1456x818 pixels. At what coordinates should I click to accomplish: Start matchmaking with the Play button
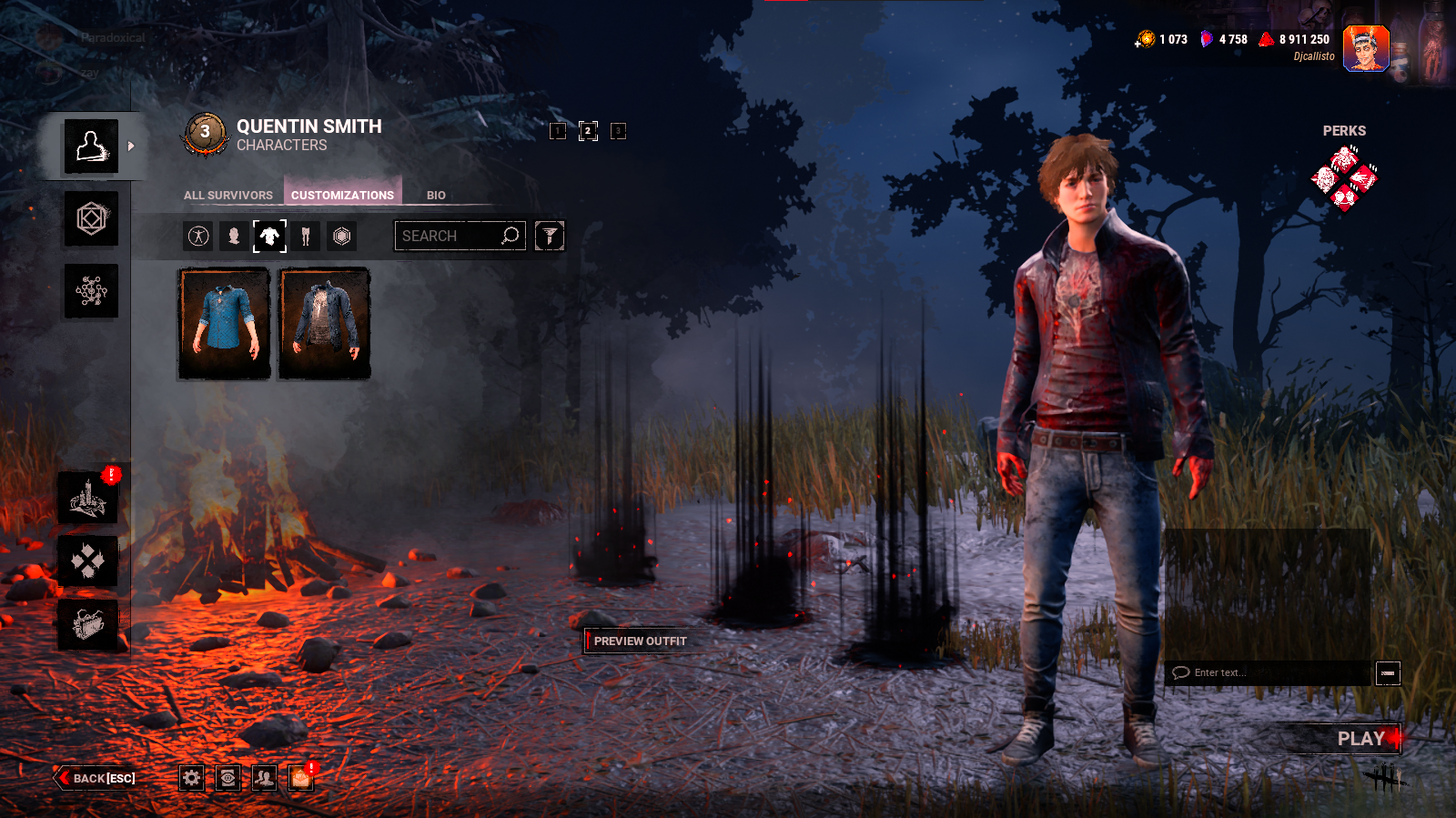pos(1360,739)
